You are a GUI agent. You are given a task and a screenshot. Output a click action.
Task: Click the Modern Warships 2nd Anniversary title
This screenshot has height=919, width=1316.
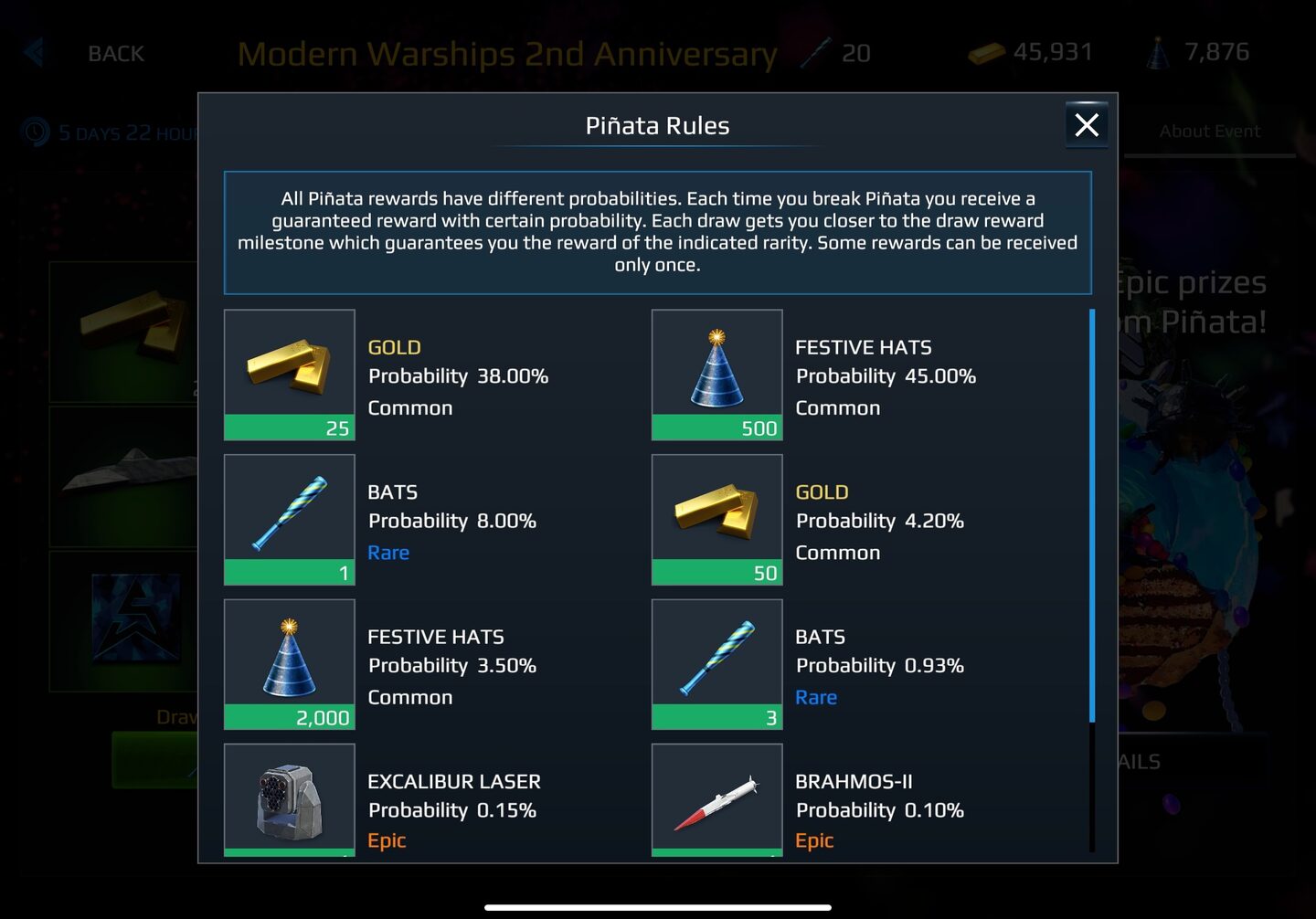[x=508, y=52]
